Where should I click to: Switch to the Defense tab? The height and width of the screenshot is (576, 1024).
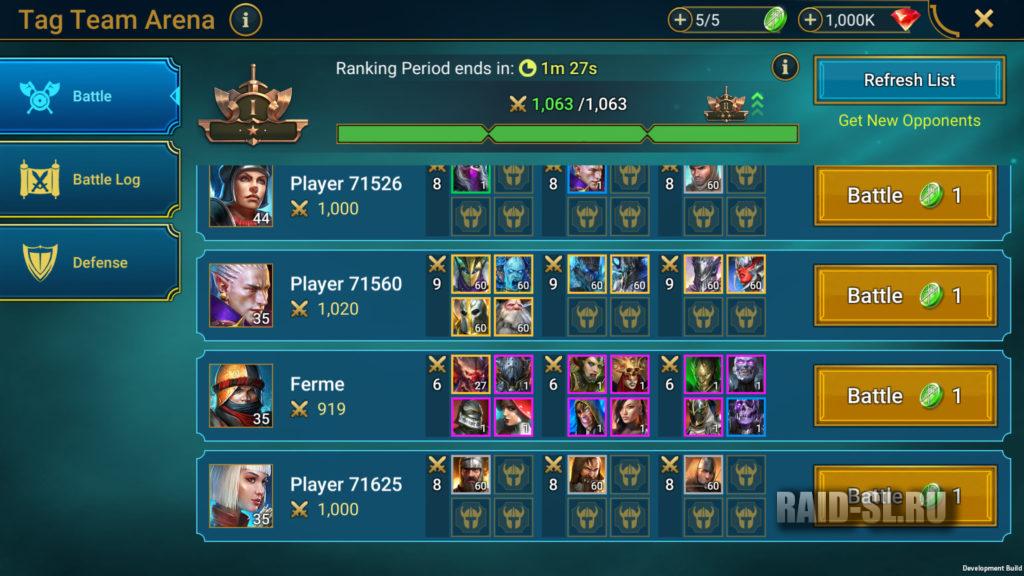tap(90, 263)
